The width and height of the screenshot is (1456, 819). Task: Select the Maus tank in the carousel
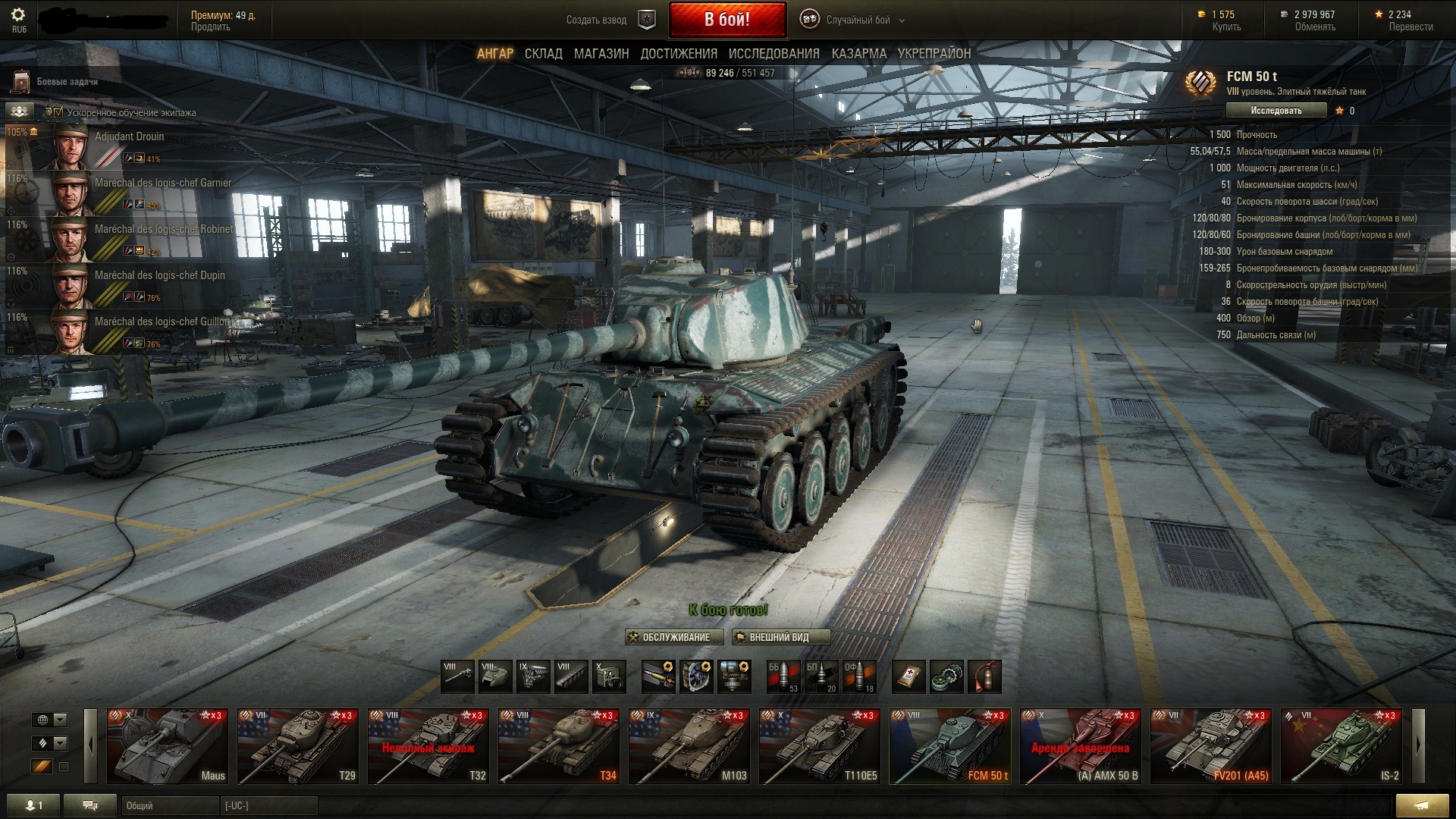[168, 746]
